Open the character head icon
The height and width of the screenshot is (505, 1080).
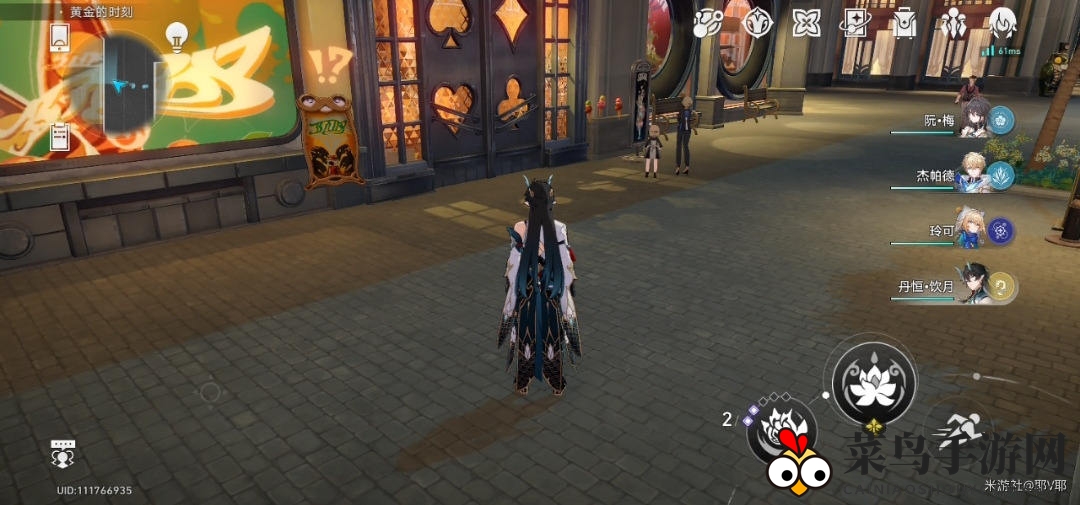coord(1002,21)
